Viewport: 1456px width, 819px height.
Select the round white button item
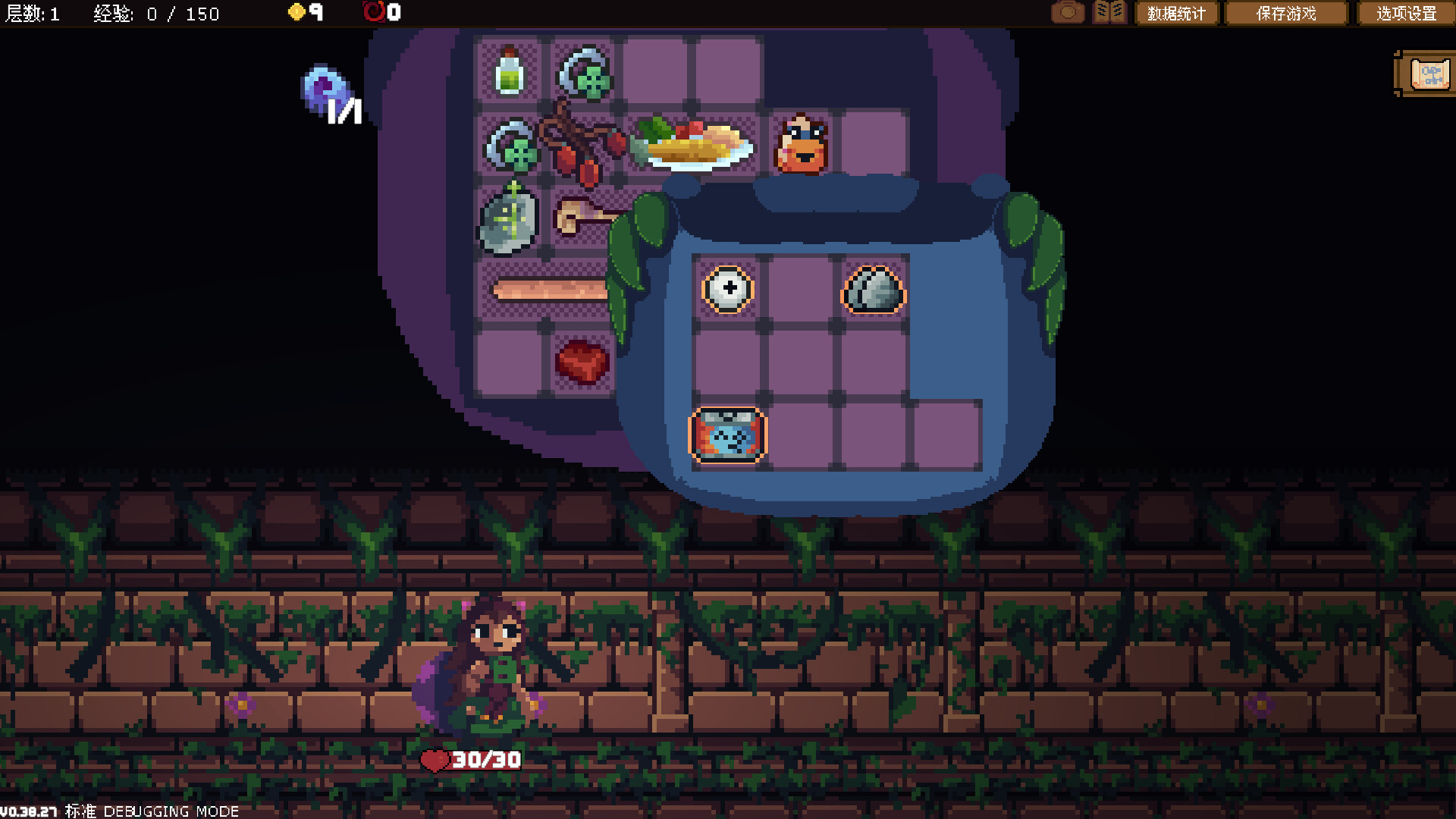728,289
